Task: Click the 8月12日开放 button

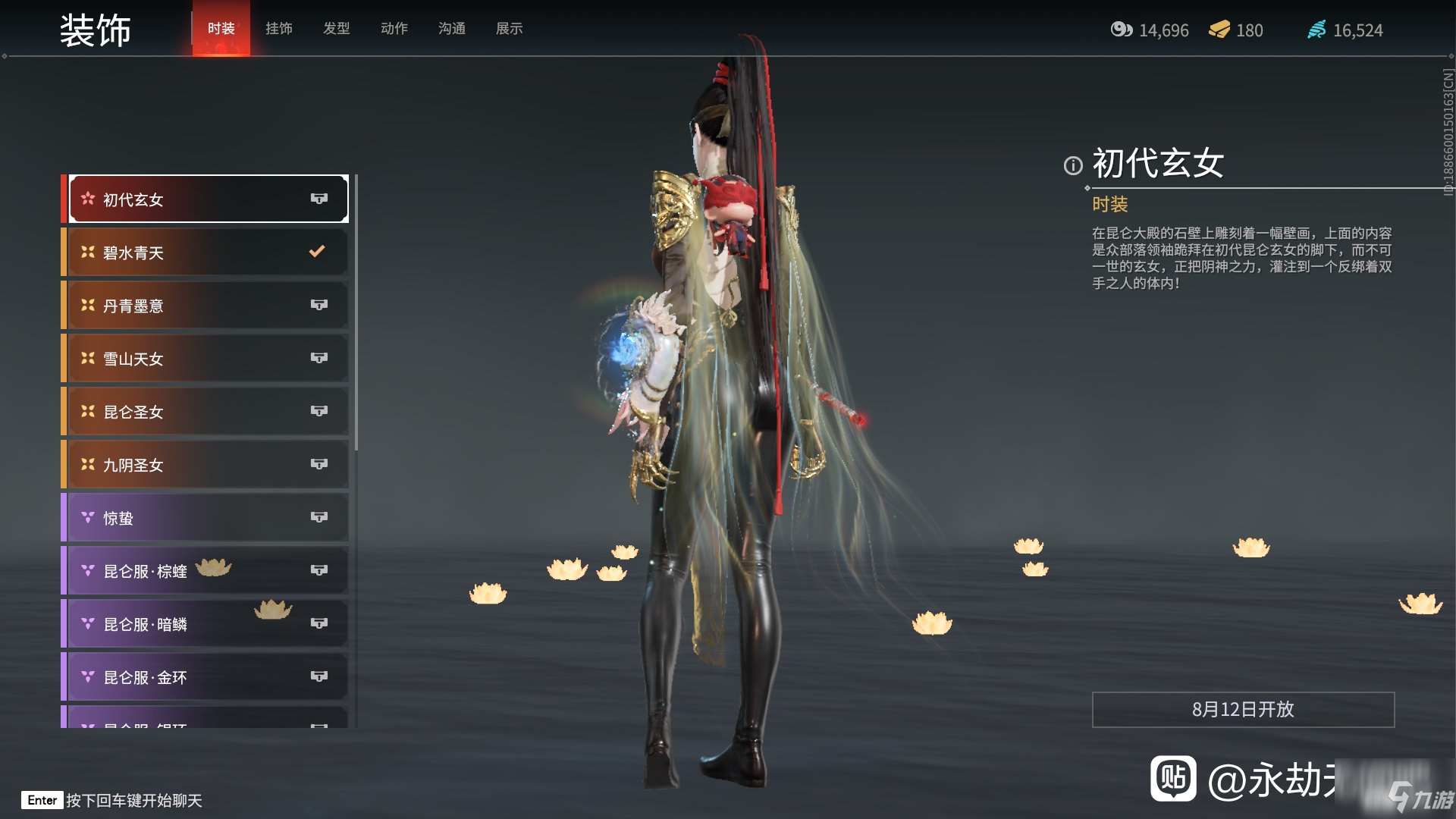Action: [x=1243, y=710]
